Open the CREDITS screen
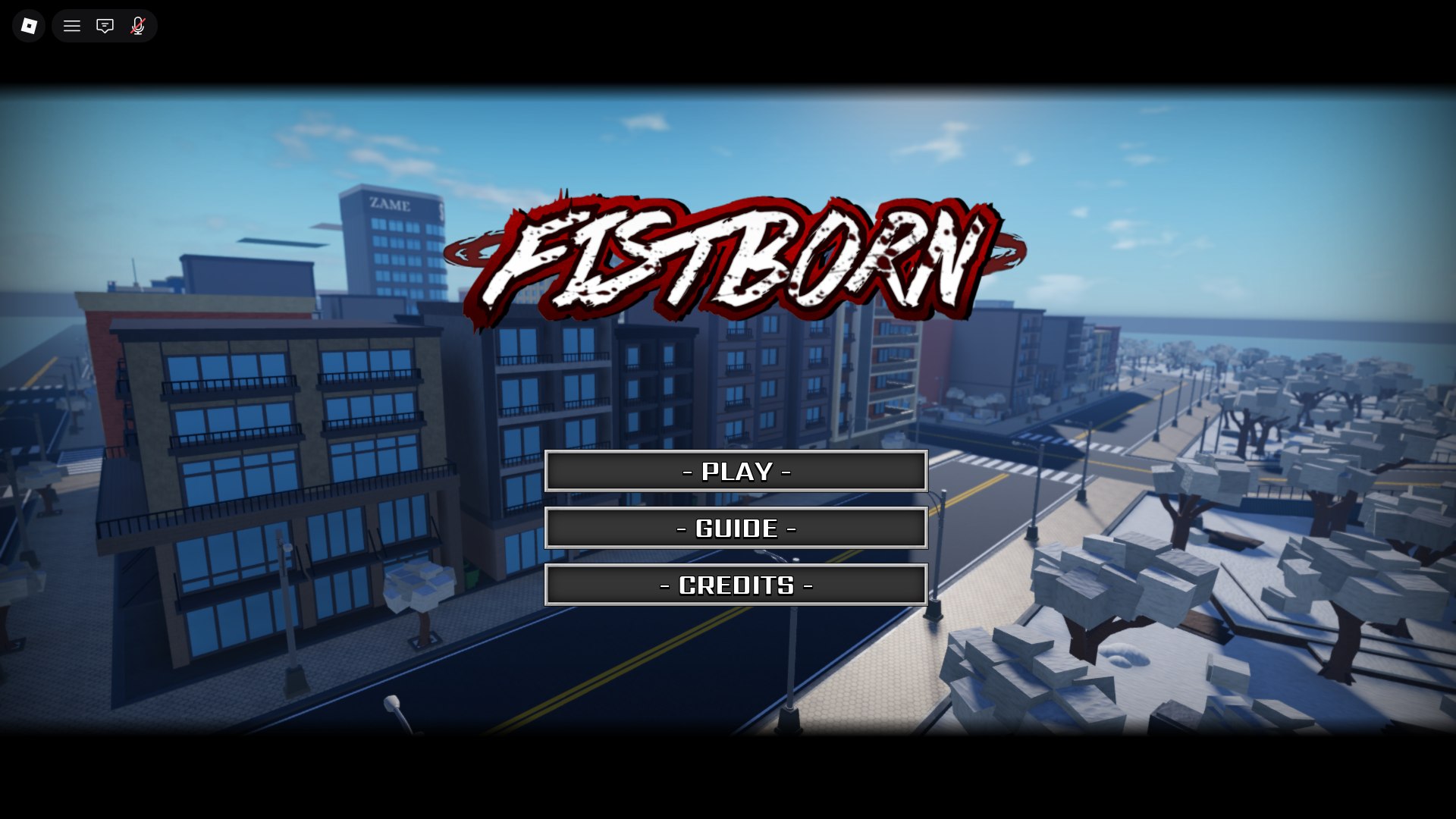Screen dimensions: 1456x819 point(736,585)
